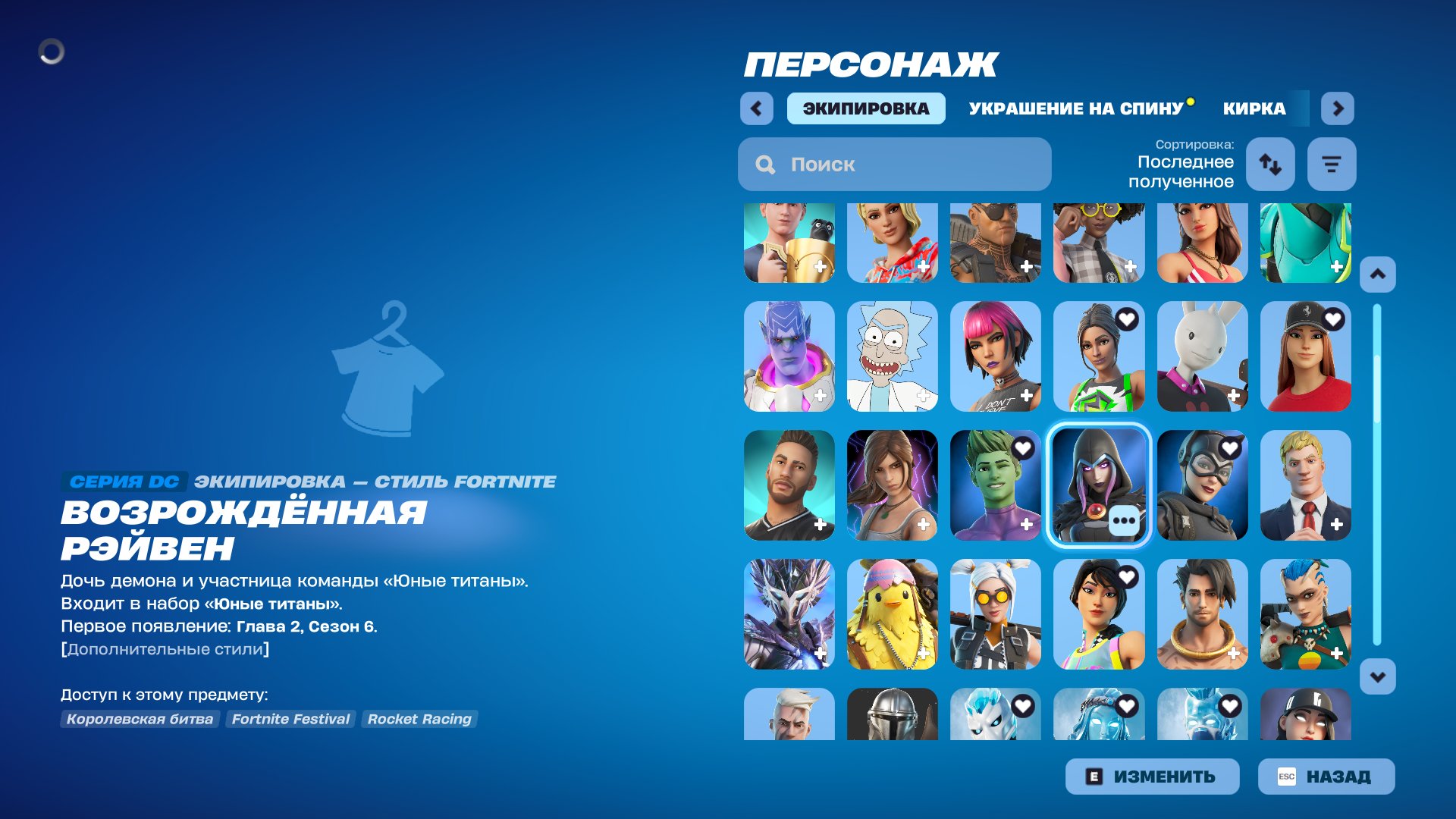This screenshot has height=819, width=1456.
Task: Select the Beast Boy outfit thumbnail
Action: (996, 484)
